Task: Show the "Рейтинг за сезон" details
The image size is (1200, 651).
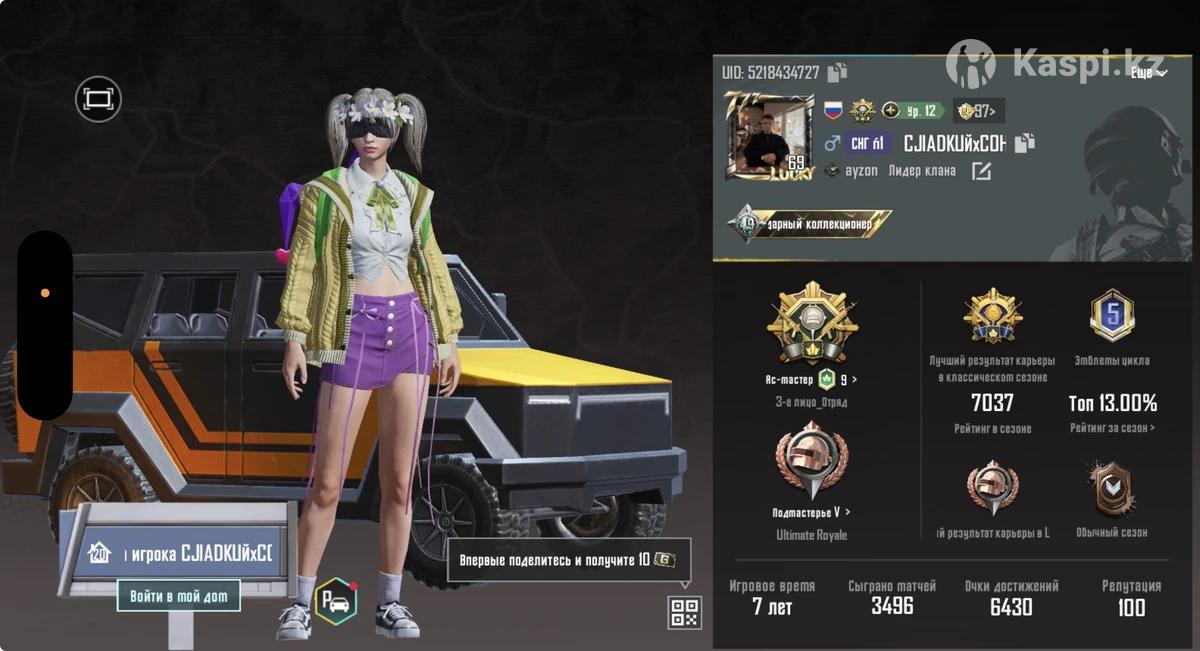Action: 1112,428
